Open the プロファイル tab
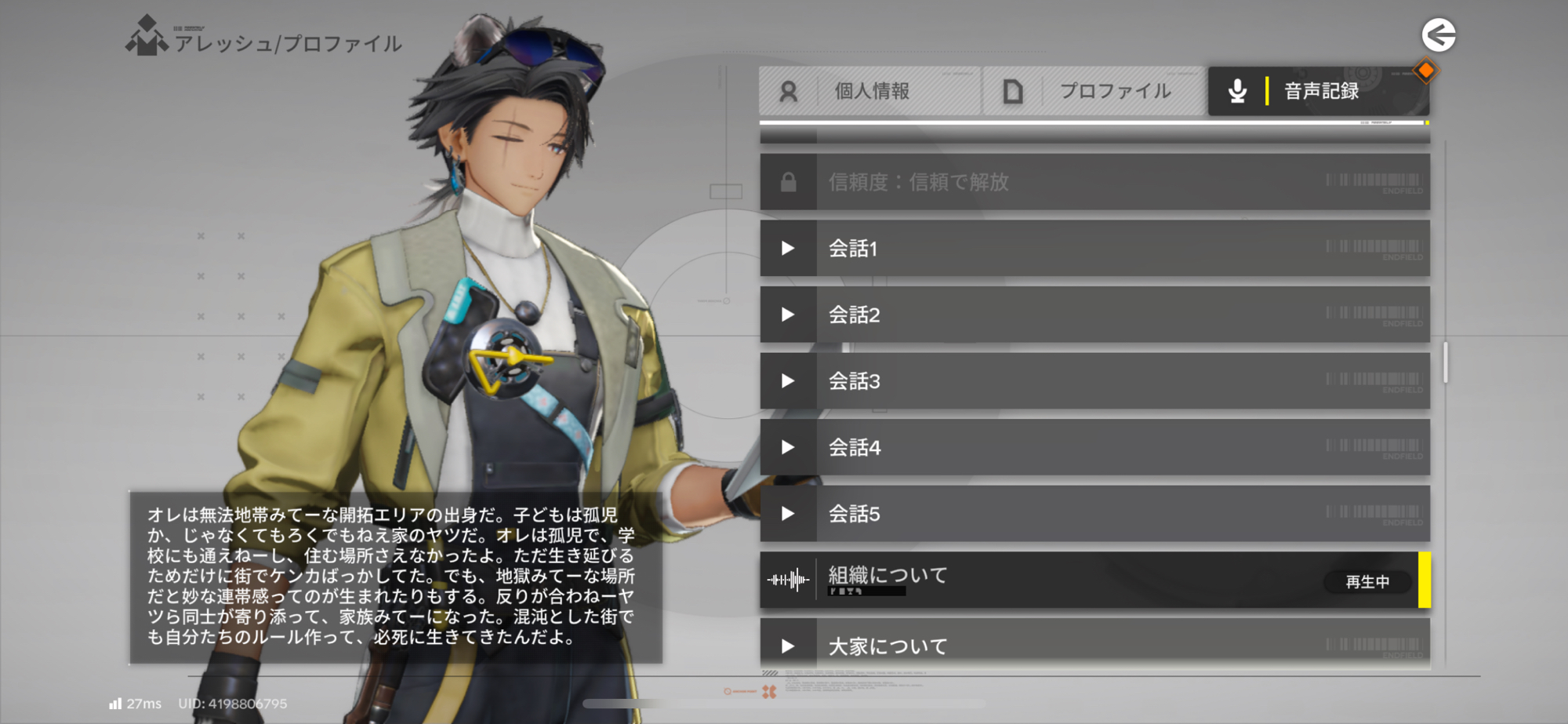Screen dimensions: 1568x724 pyautogui.click(x=1094, y=91)
